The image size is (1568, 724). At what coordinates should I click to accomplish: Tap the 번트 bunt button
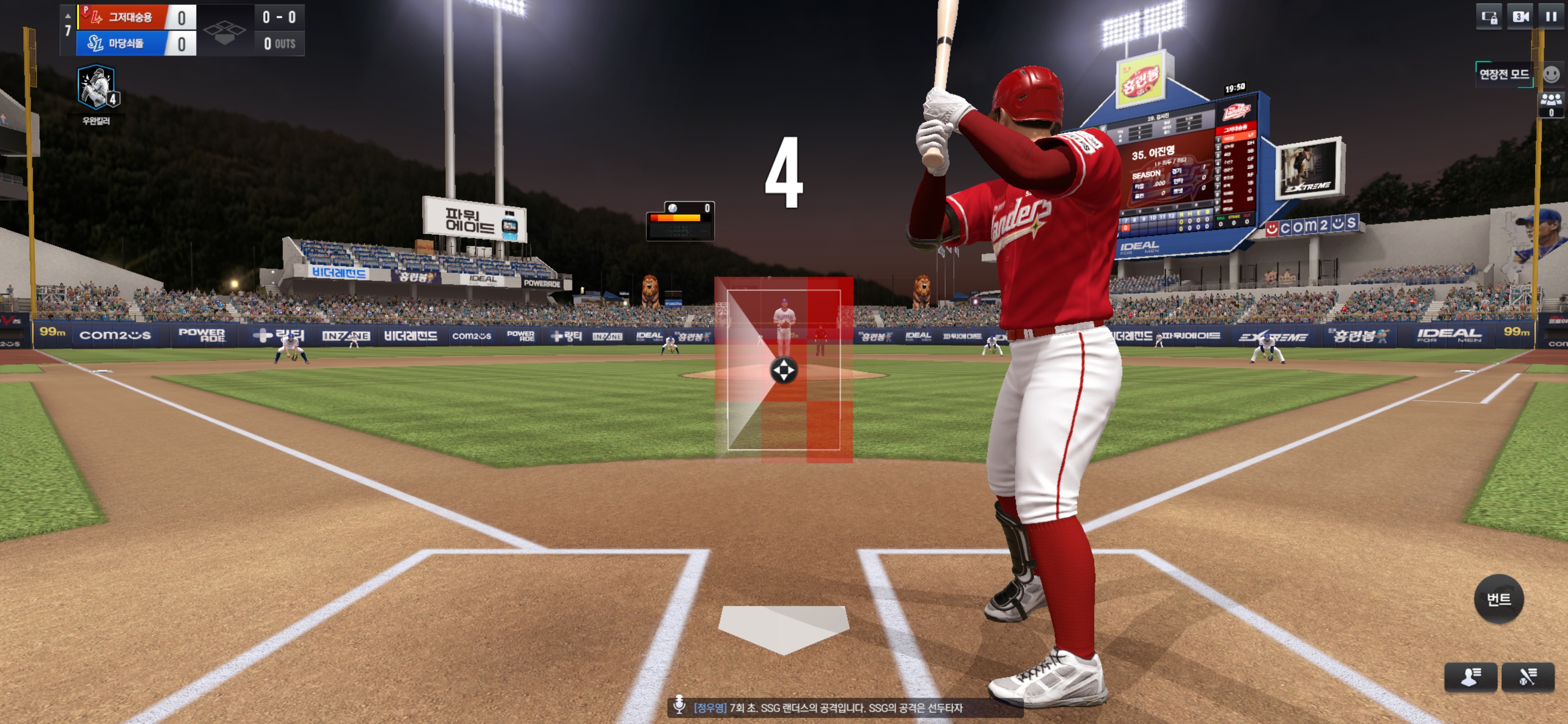(x=1498, y=599)
